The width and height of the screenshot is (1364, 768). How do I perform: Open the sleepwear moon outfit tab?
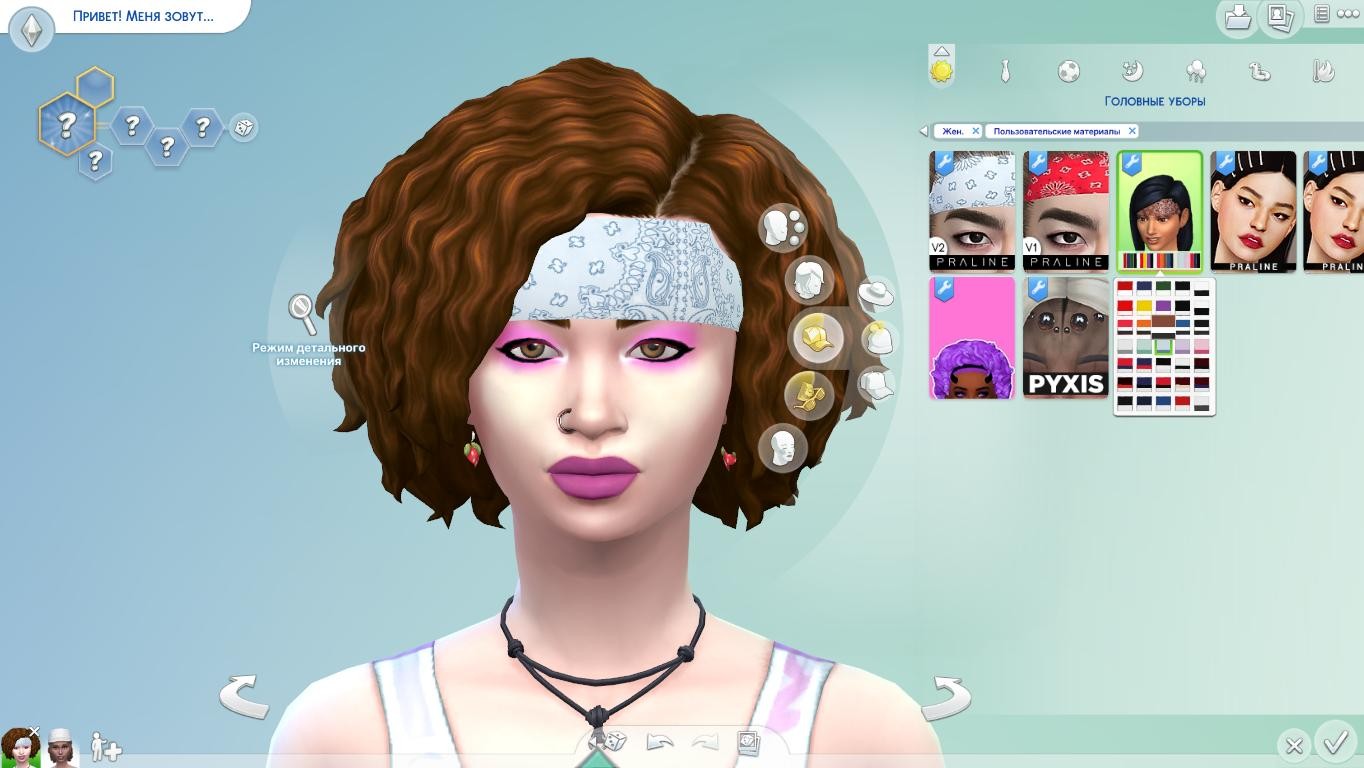click(1132, 71)
